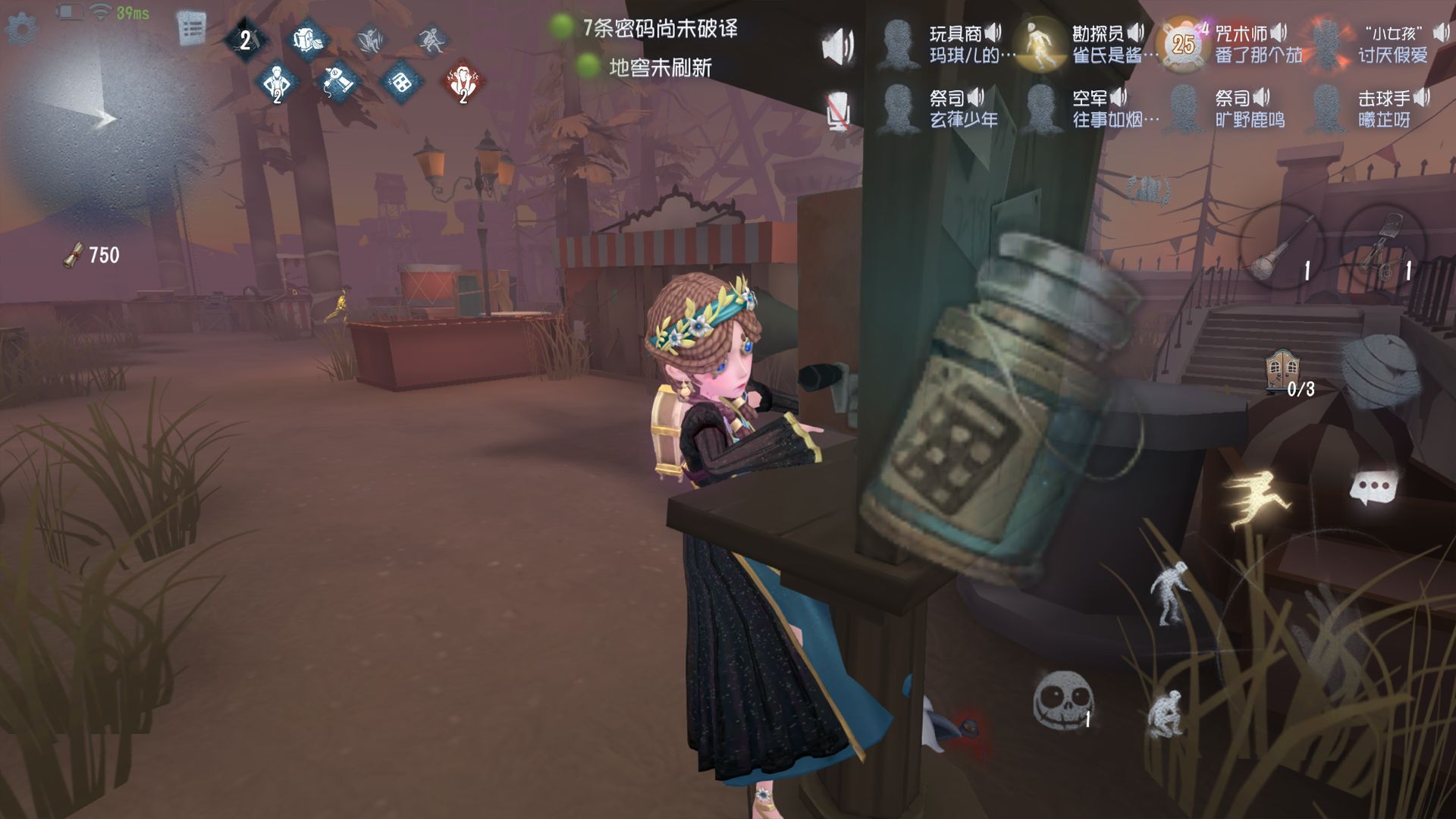Switch to the crouch stance icon

pos(1165,713)
